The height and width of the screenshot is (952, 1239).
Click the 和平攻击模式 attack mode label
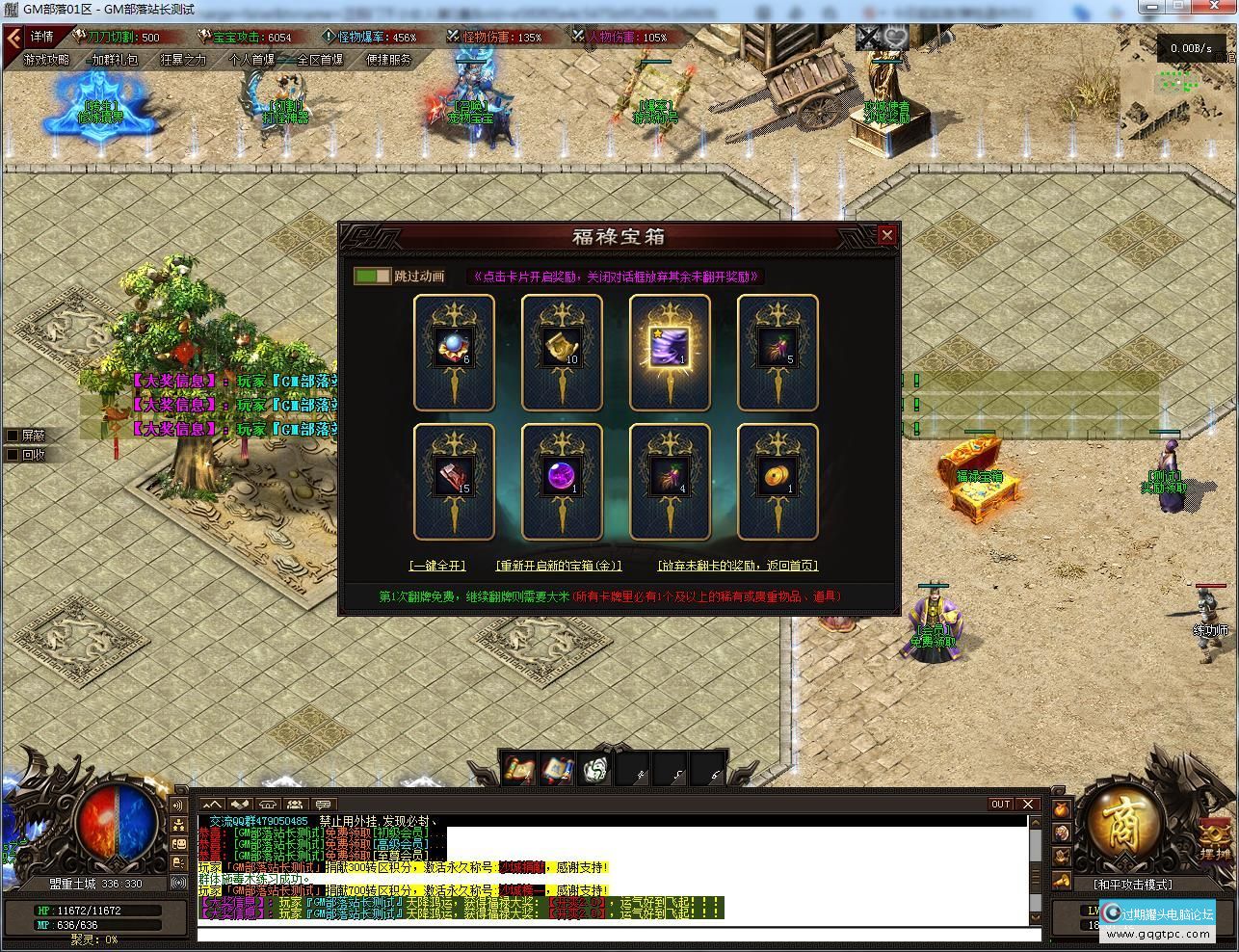coord(1133,884)
